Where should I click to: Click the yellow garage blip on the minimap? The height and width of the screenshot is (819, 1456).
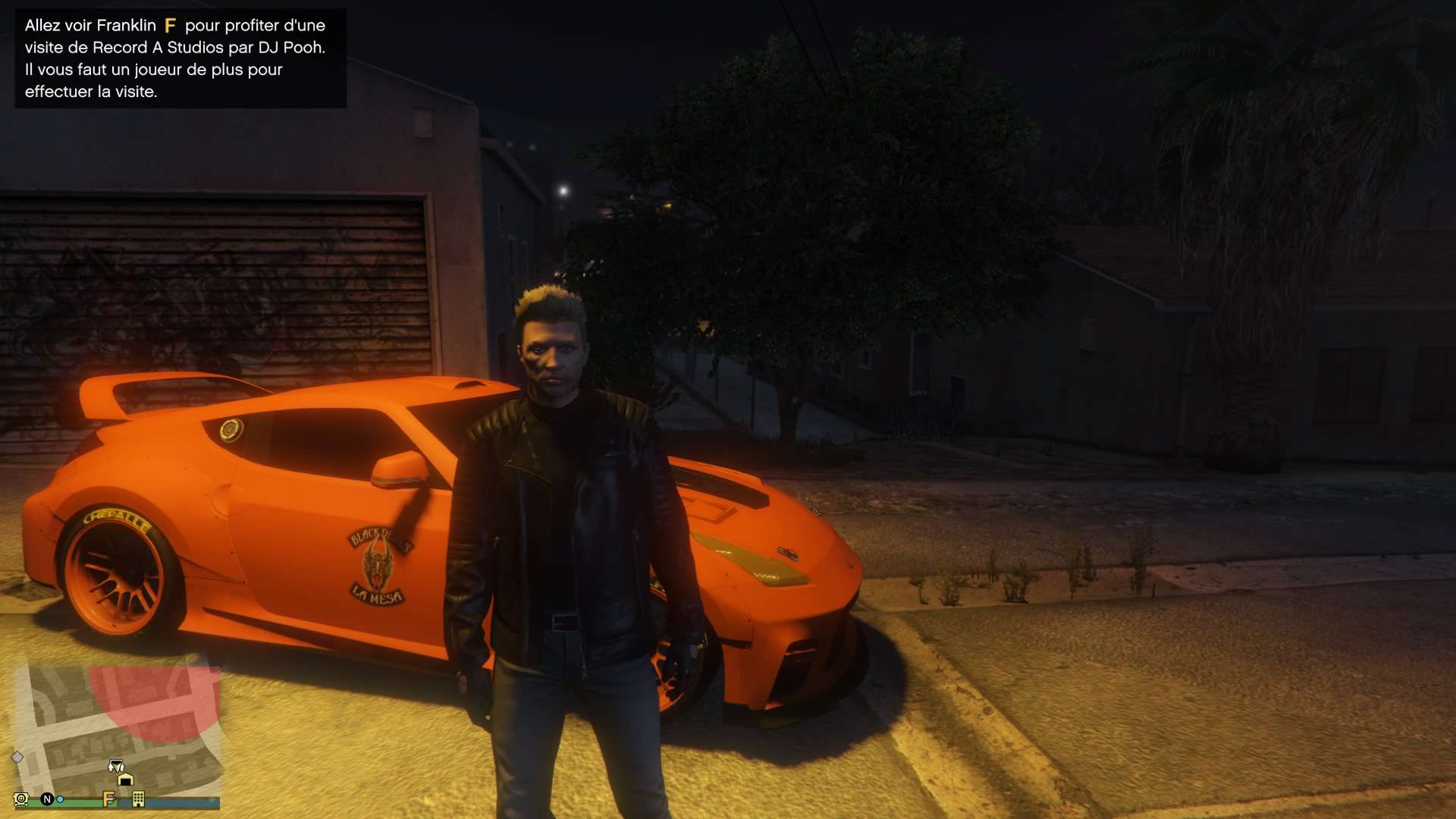[x=126, y=779]
